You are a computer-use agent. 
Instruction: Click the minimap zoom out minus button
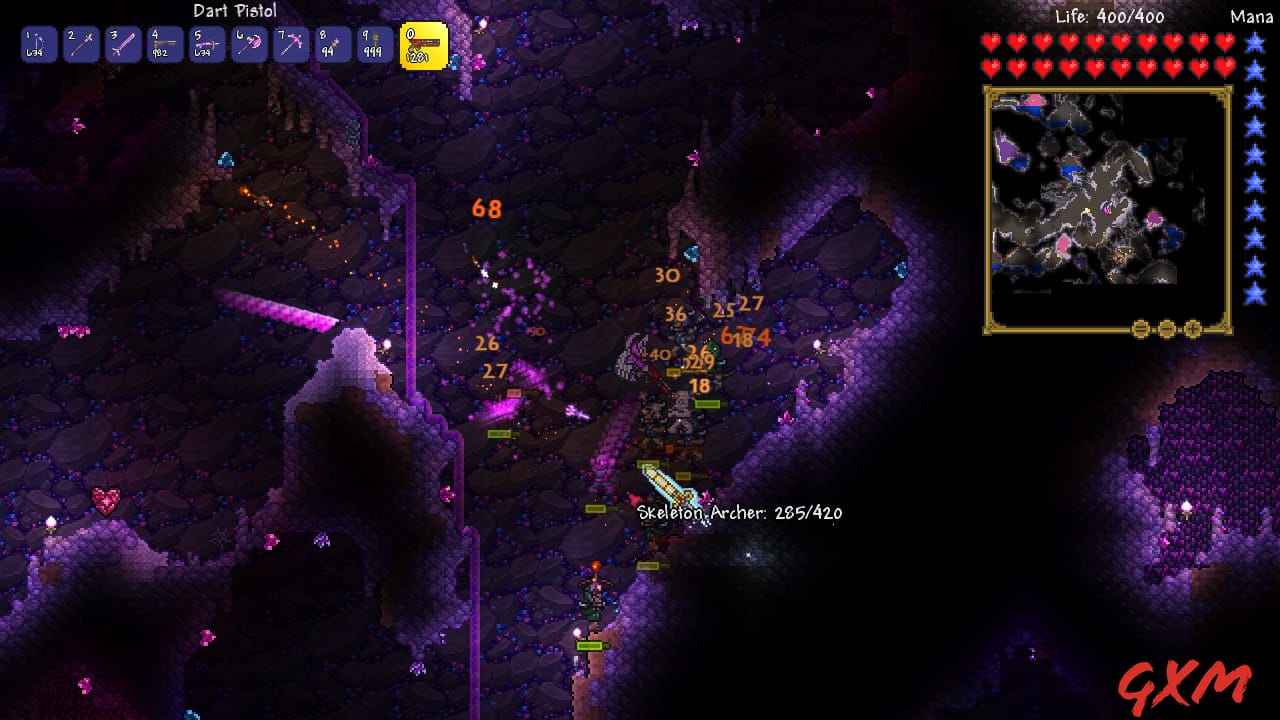click(1166, 329)
